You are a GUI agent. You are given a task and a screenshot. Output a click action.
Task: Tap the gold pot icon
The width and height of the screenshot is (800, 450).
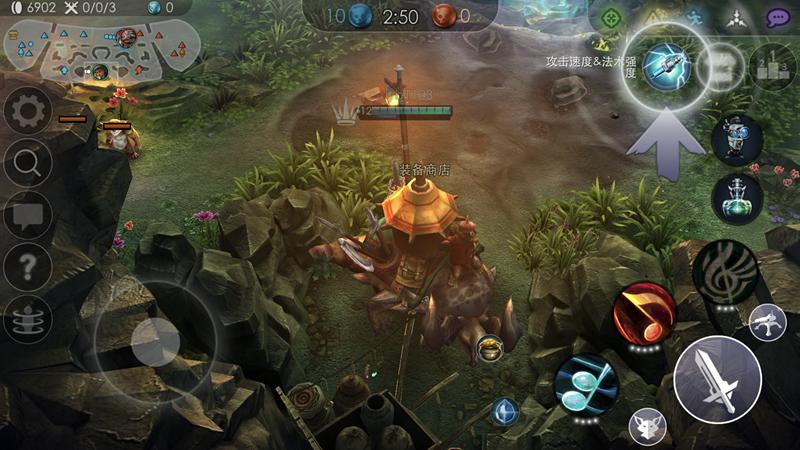click(x=489, y=348)
